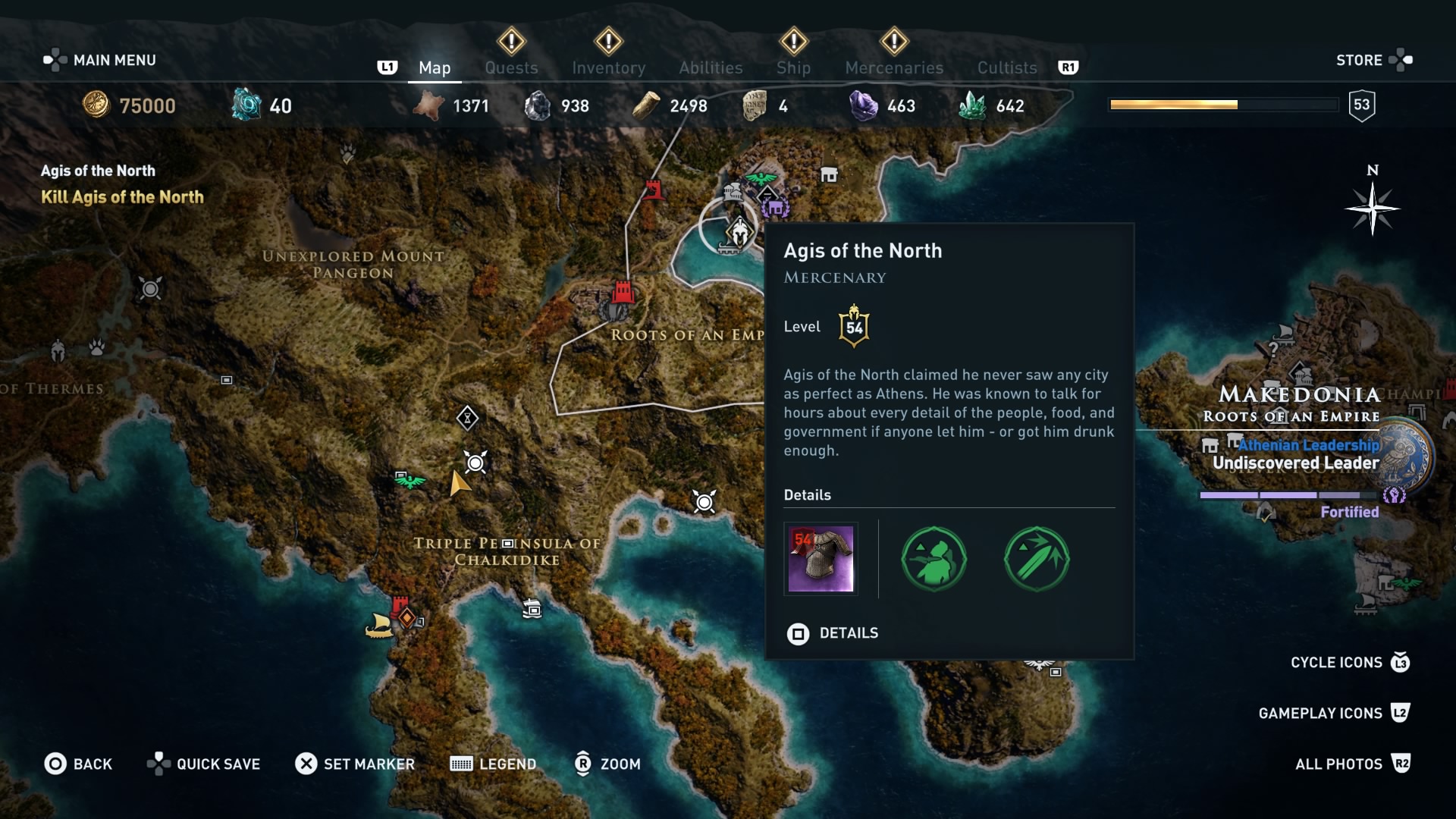The width and height of the screenshot is (1456, 819).
Task: Select the Map tab
Action: coord(435,67)
